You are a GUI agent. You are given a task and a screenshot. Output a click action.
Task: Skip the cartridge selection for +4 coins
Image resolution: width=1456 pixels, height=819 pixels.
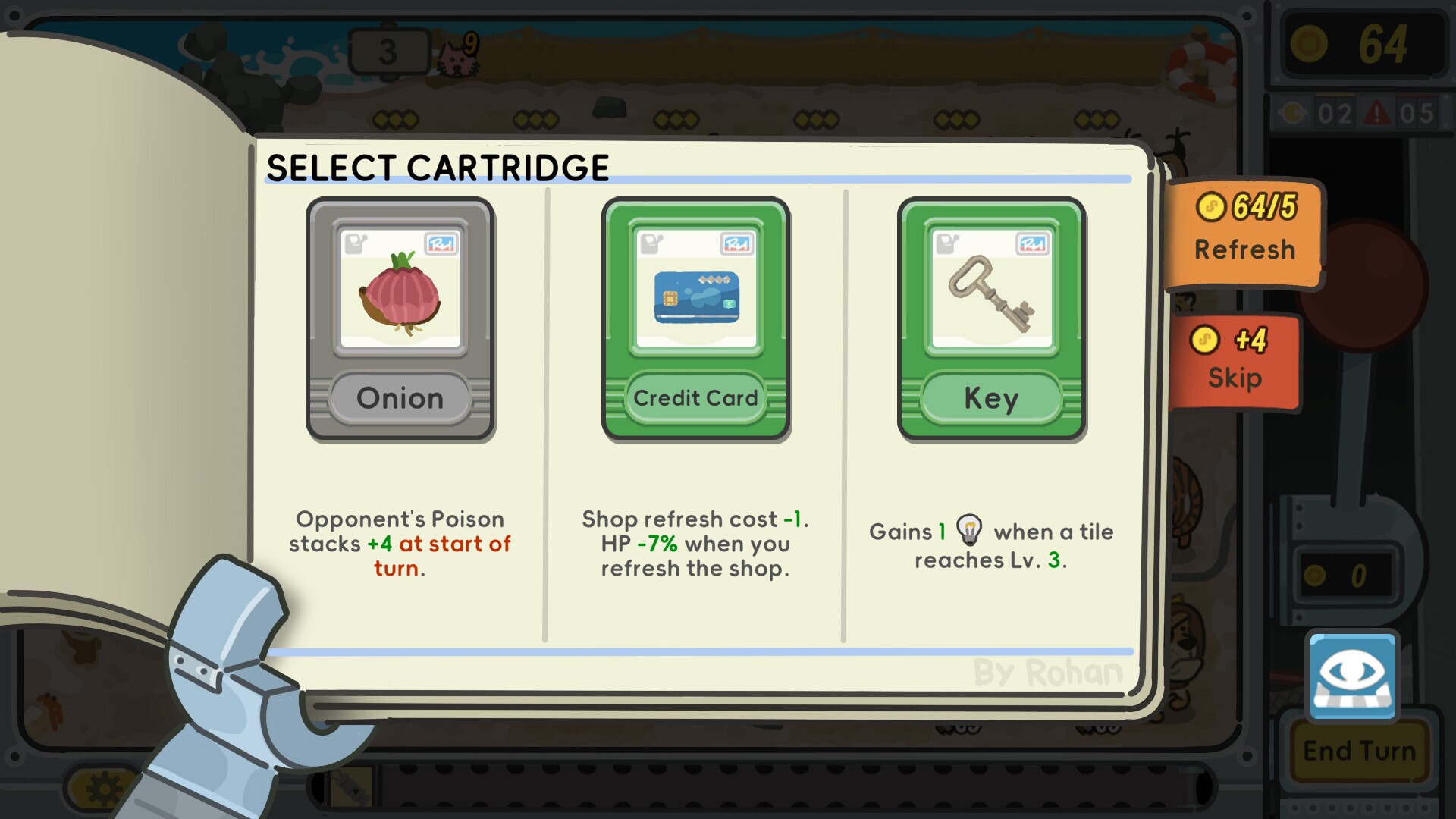pos(1235,362)
